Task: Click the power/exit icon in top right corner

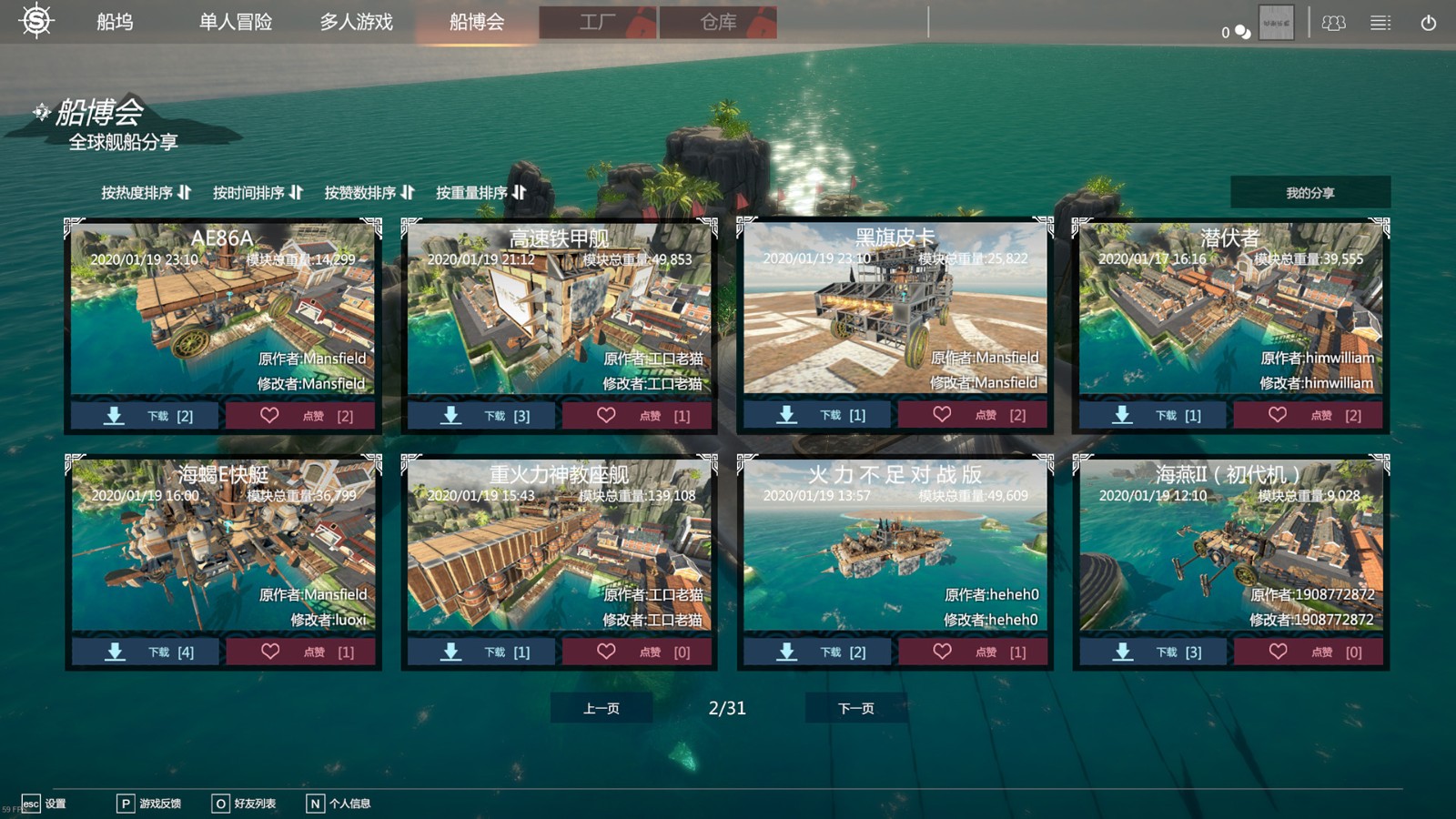Action: click(1426, 25)
